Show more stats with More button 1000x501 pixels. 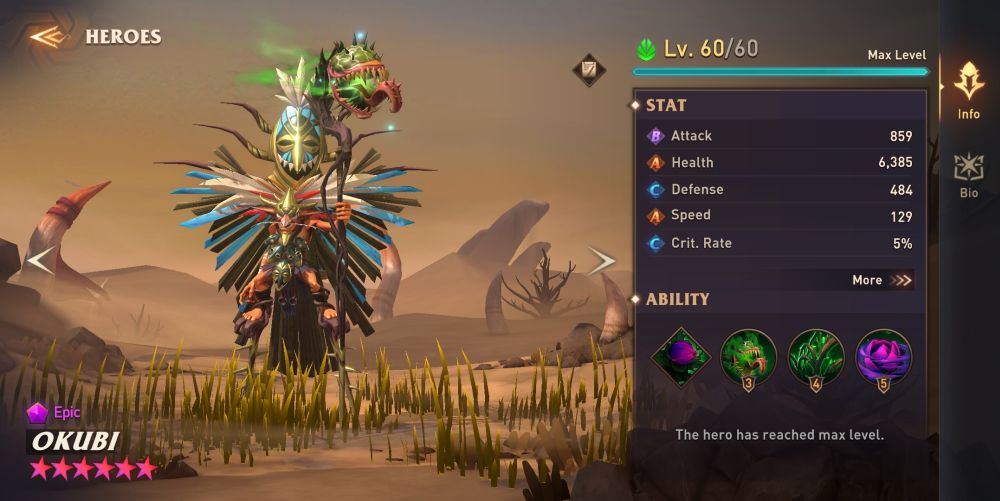(882, 280)
